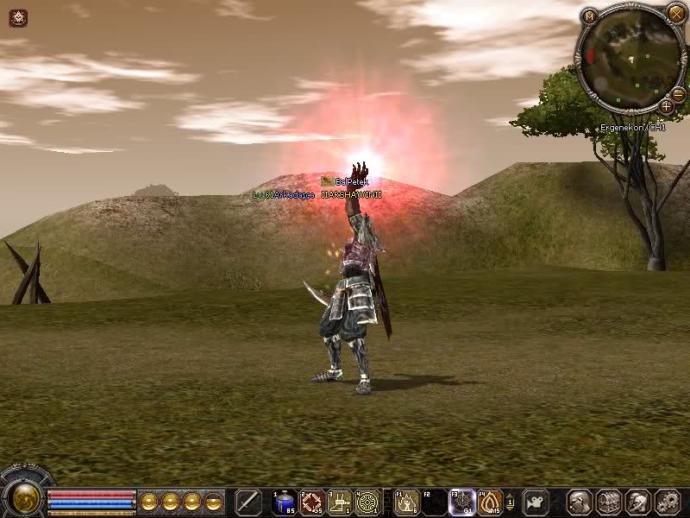Switch quickslot page with the arrow stepper
Image resolution: width=690 pixels, height=518 pixels.
(x=511, y=502)
